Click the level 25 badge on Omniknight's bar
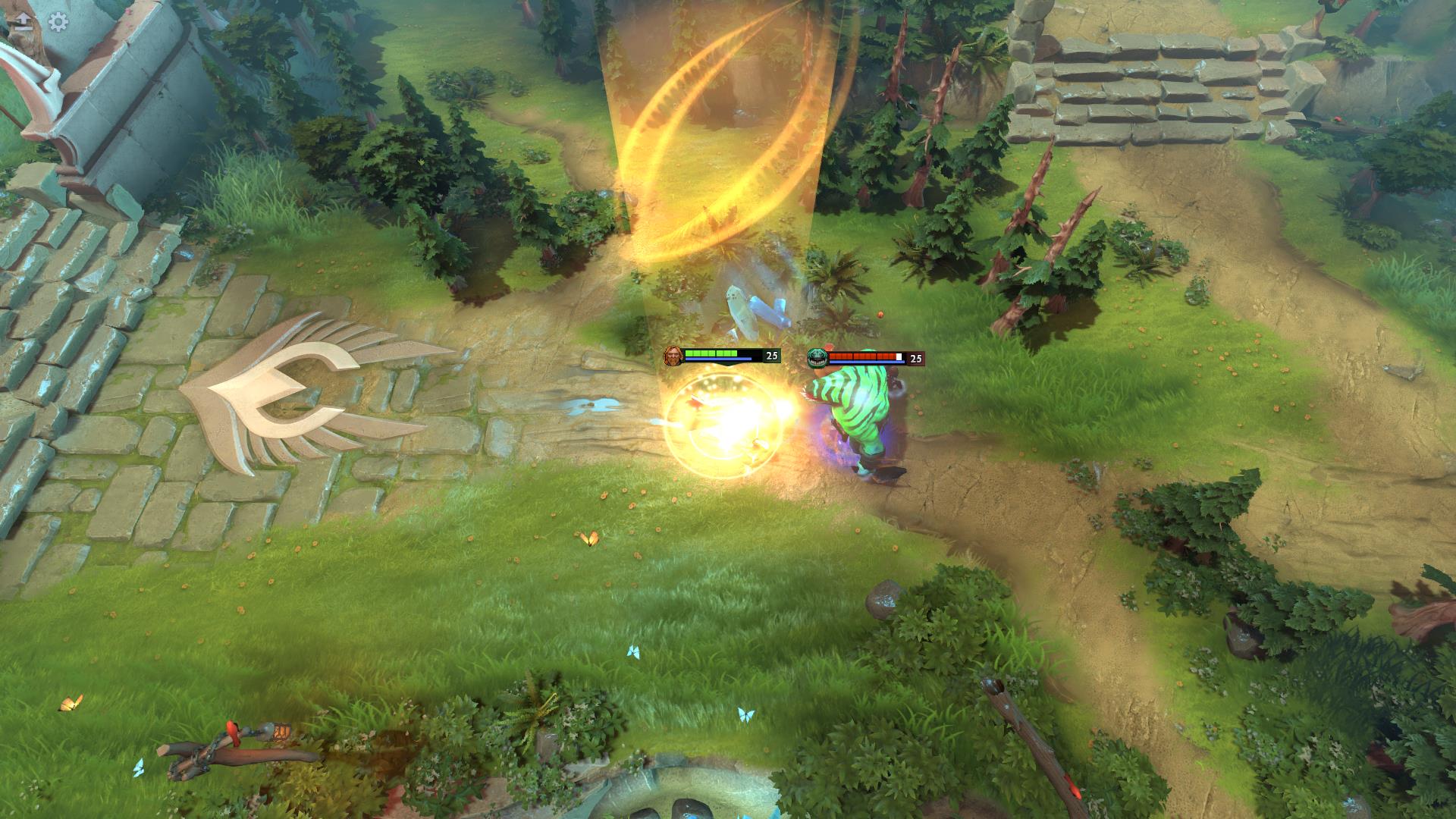The width and height of the screenshot is (1456, 819). coord(773,354)
